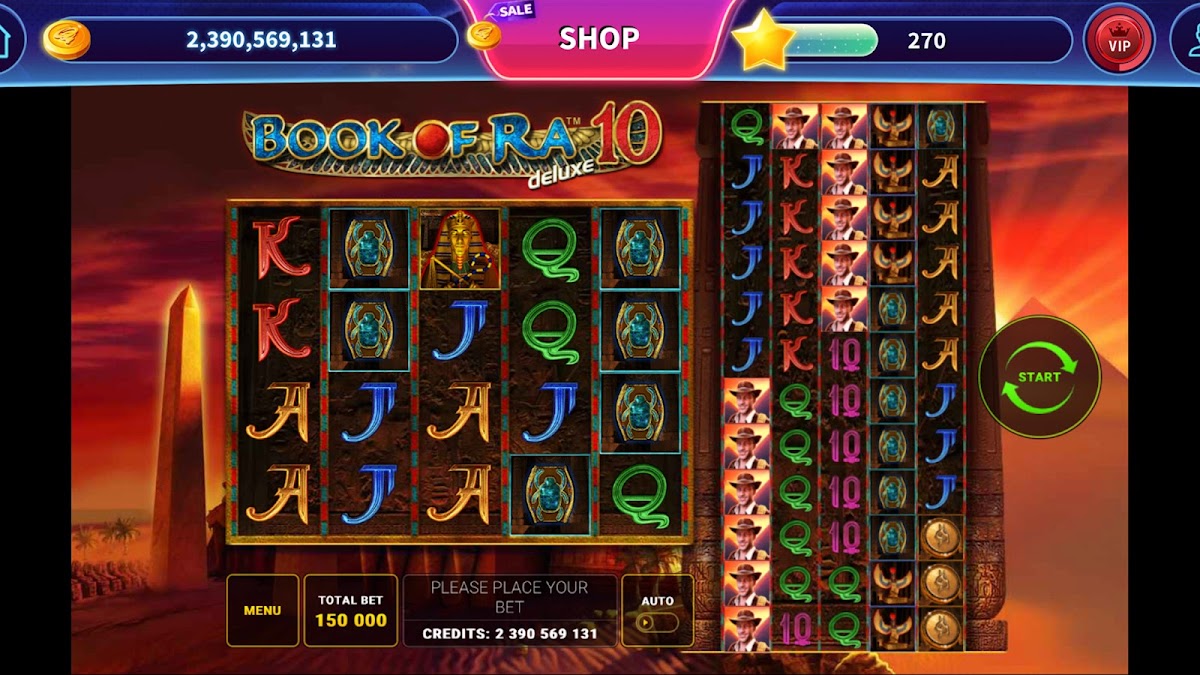This screenshot has width=1200, height=675.
Task: Open the SHOP sale banner
Action: coord(599,38)
